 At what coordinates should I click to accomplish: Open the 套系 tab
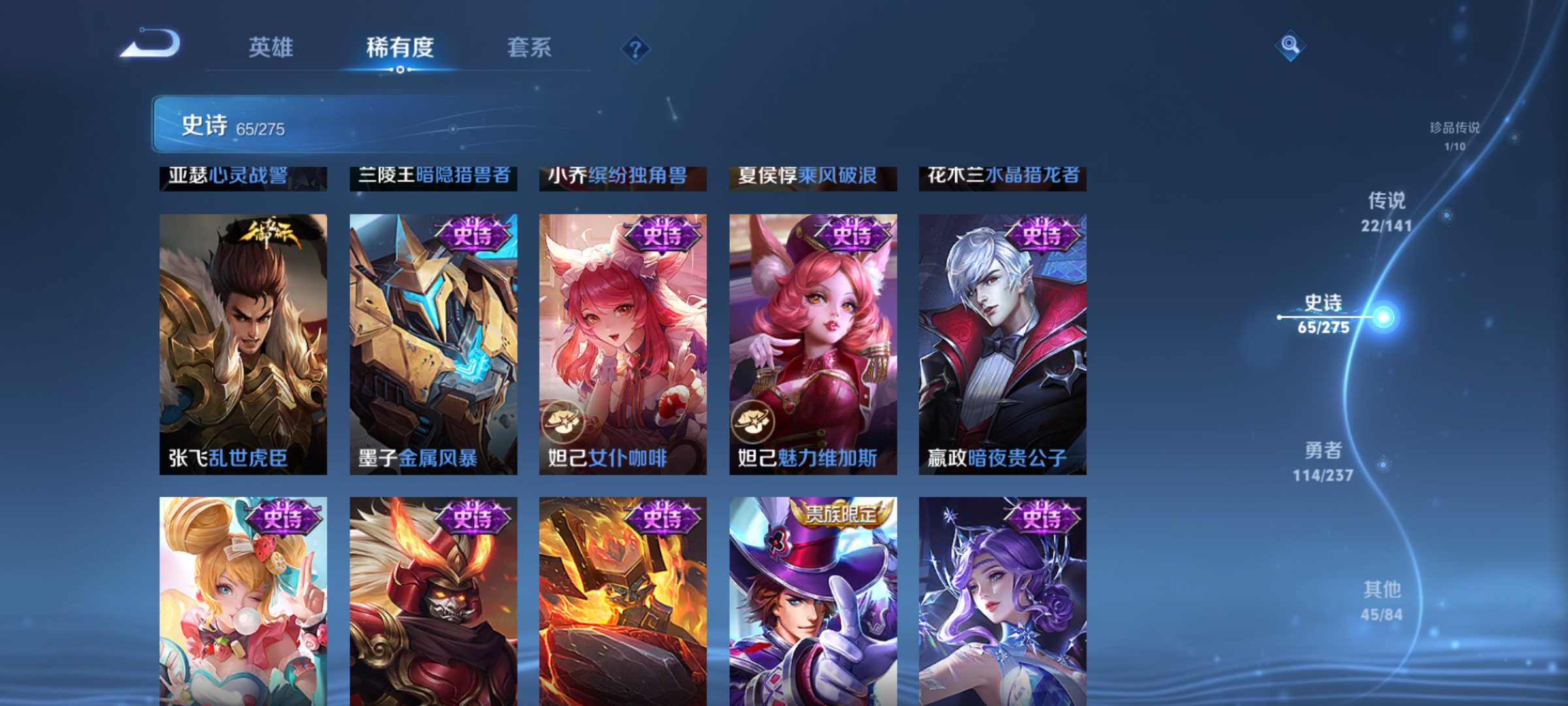tap(531, 47)
